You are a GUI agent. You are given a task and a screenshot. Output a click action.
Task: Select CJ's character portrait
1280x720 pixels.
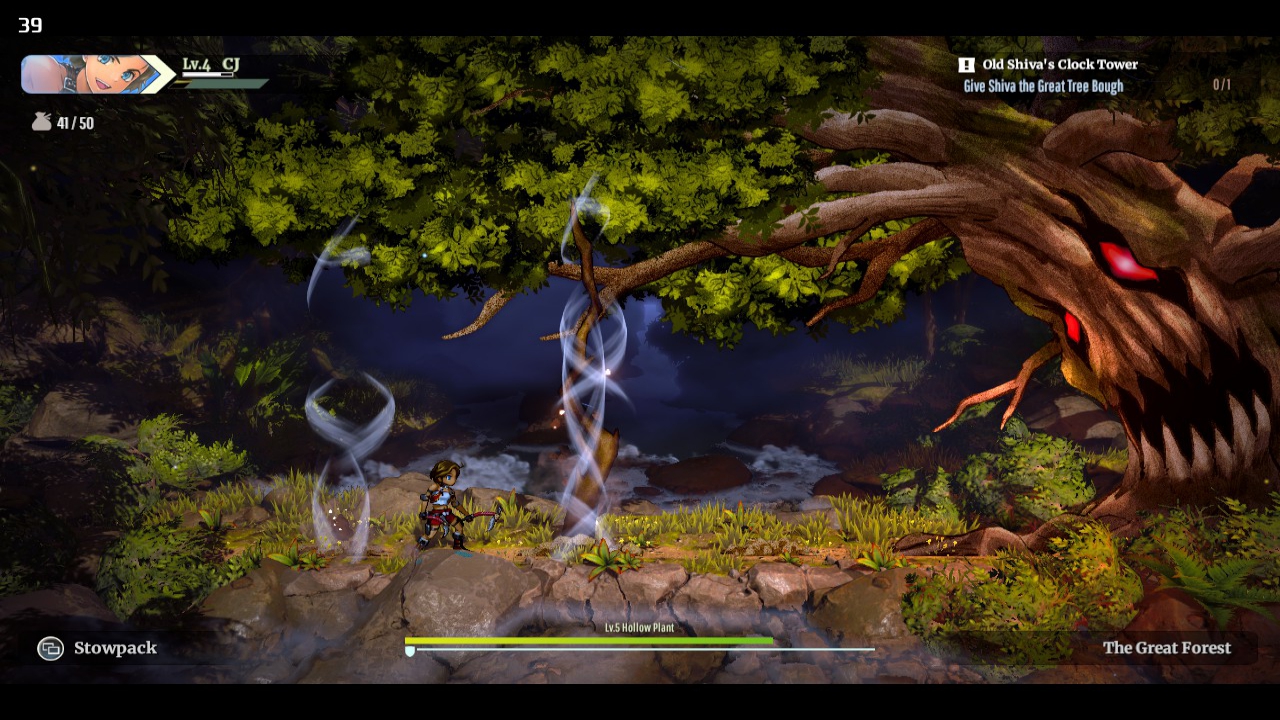coord(92,74)
